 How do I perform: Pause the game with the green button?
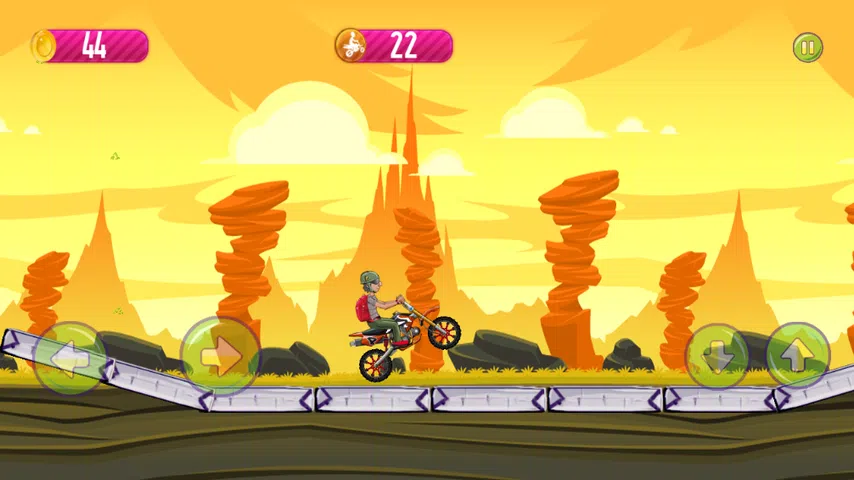807,47
